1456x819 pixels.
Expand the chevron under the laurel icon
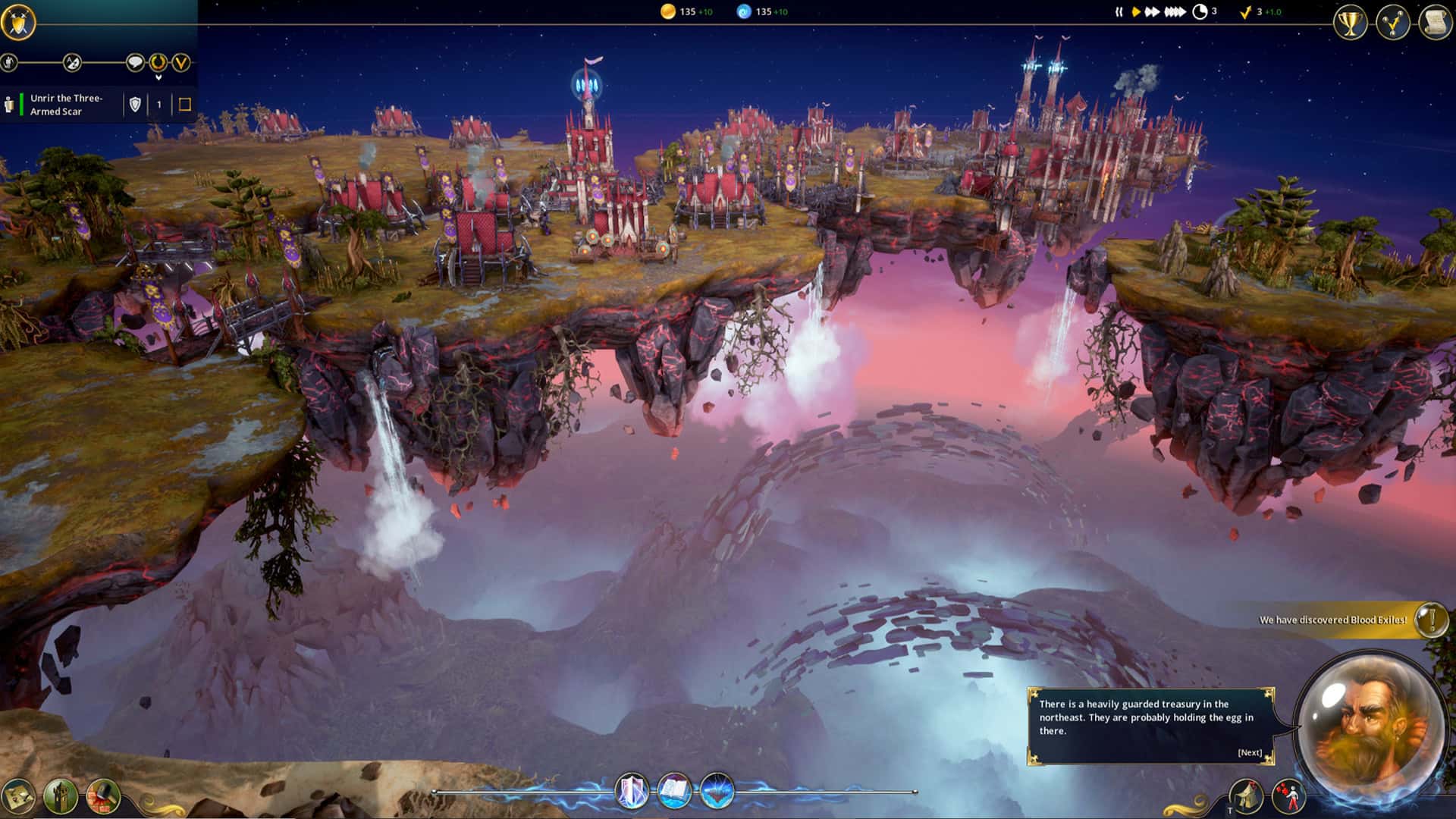(x=158, y=76)
